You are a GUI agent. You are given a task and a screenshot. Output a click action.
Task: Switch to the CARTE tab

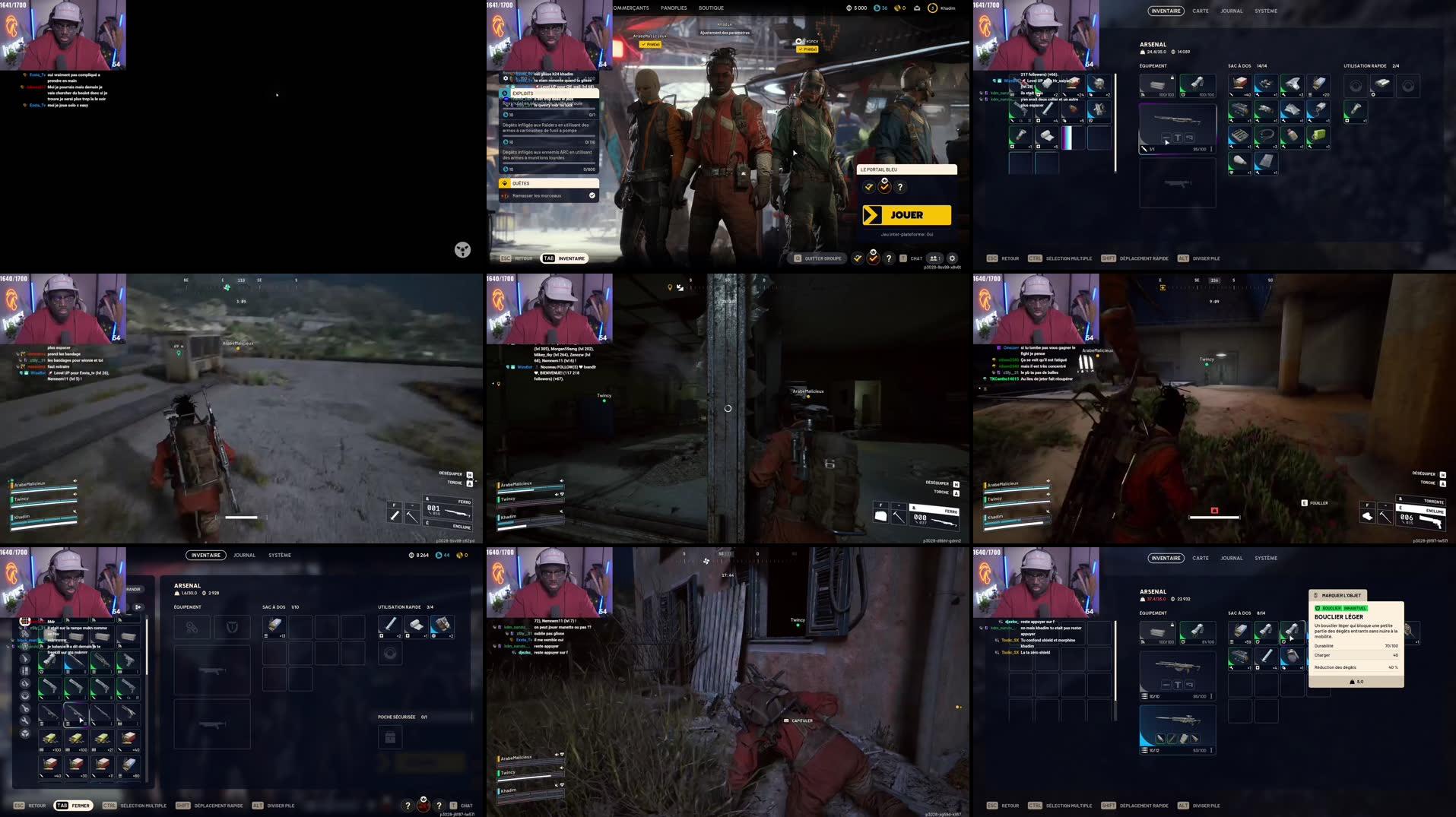click(1200, 11)
